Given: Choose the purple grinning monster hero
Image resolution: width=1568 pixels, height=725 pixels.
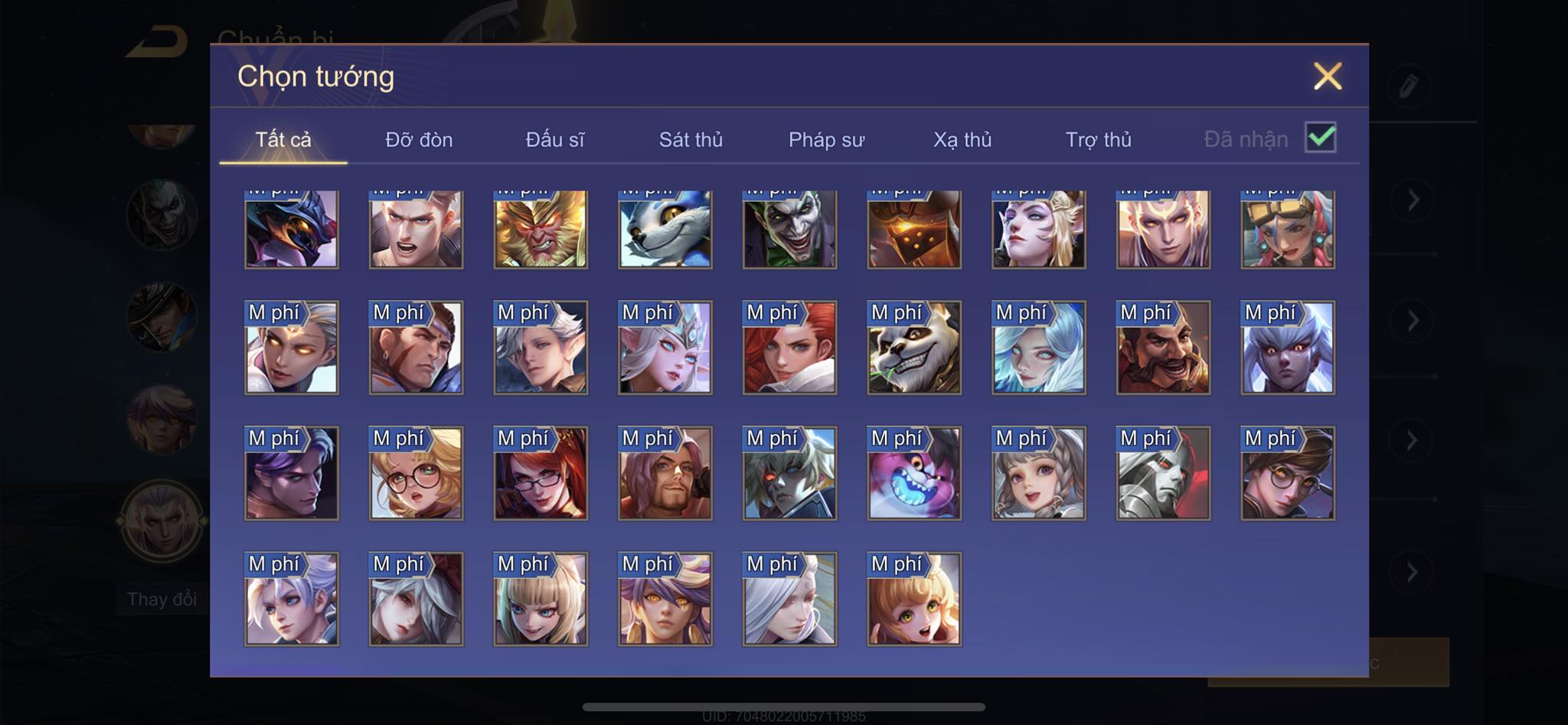Looking at the screenshot, I should (914, 473).
